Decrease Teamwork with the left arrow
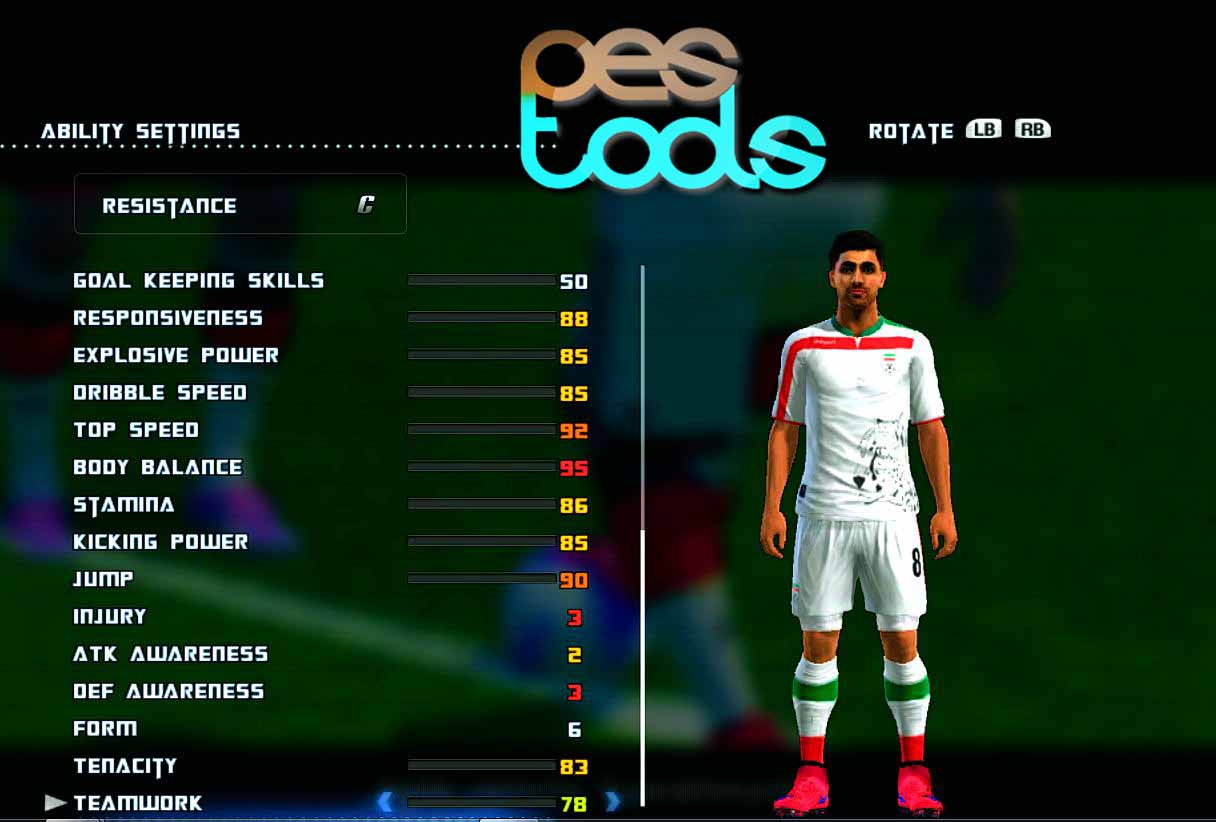The image size is (1216, 822). [x=385, y=802]
